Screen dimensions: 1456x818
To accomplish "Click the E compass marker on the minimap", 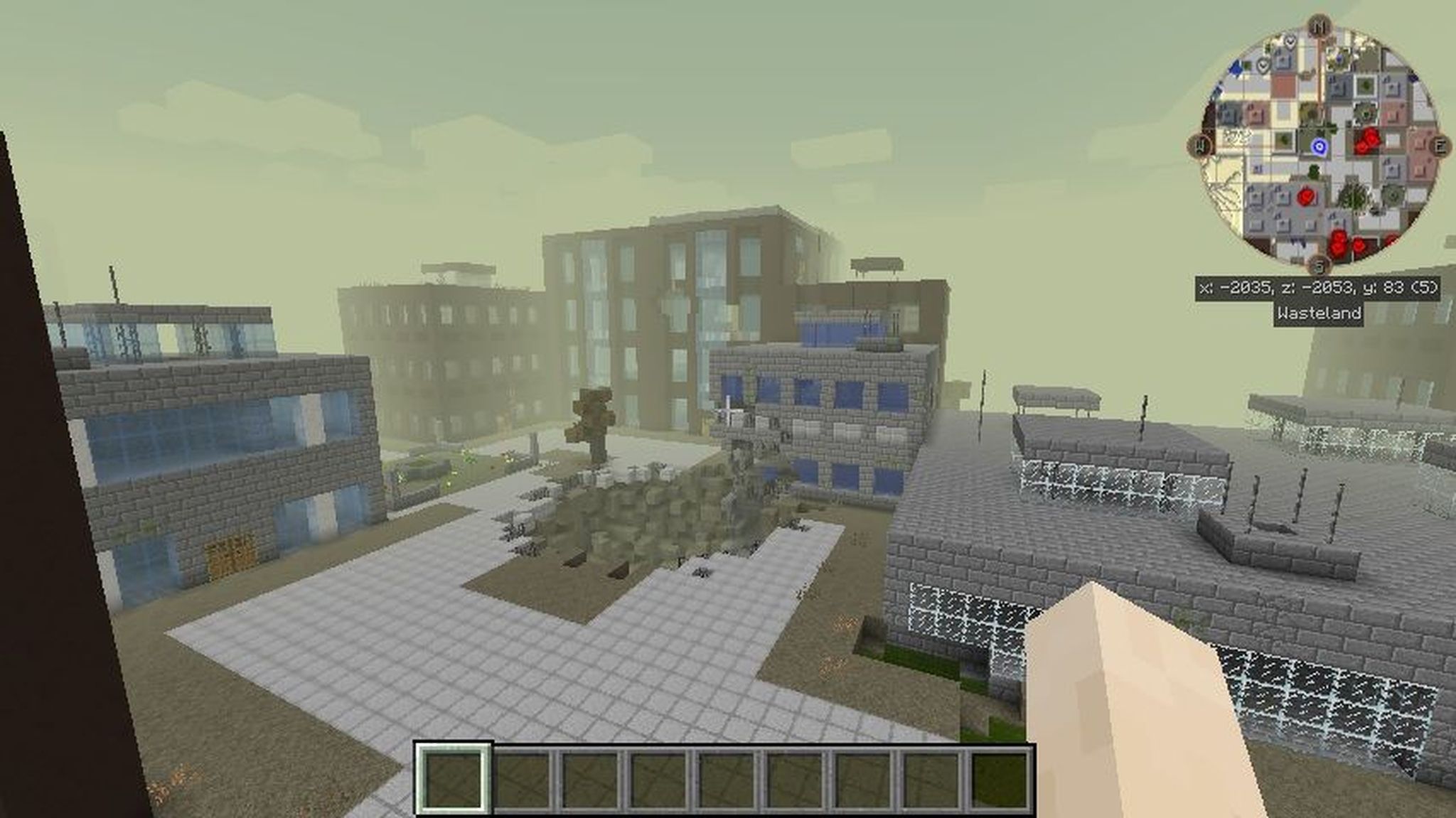I will click(x=1440, y=145).
